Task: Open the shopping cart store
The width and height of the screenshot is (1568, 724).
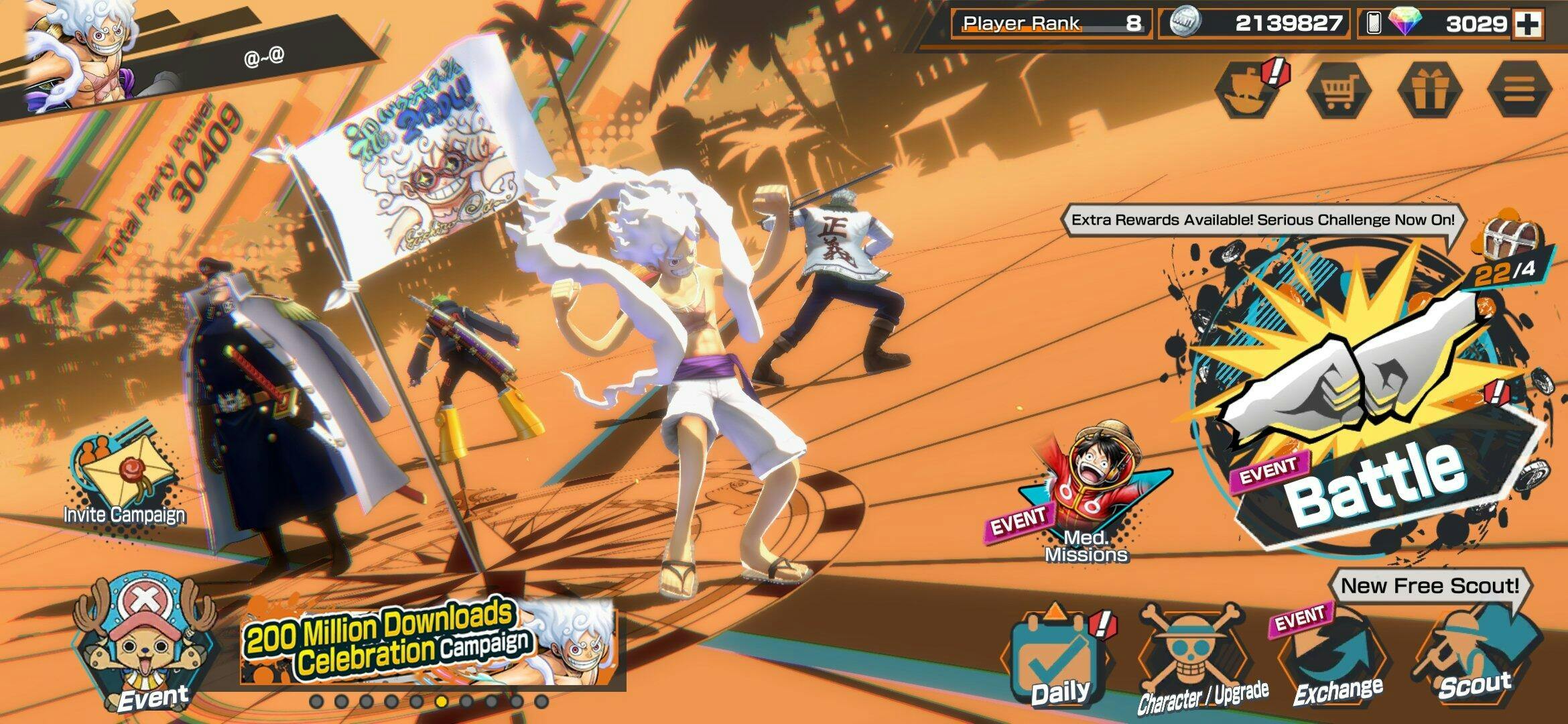Action: pyautogui.click(x=1338, y=90)
